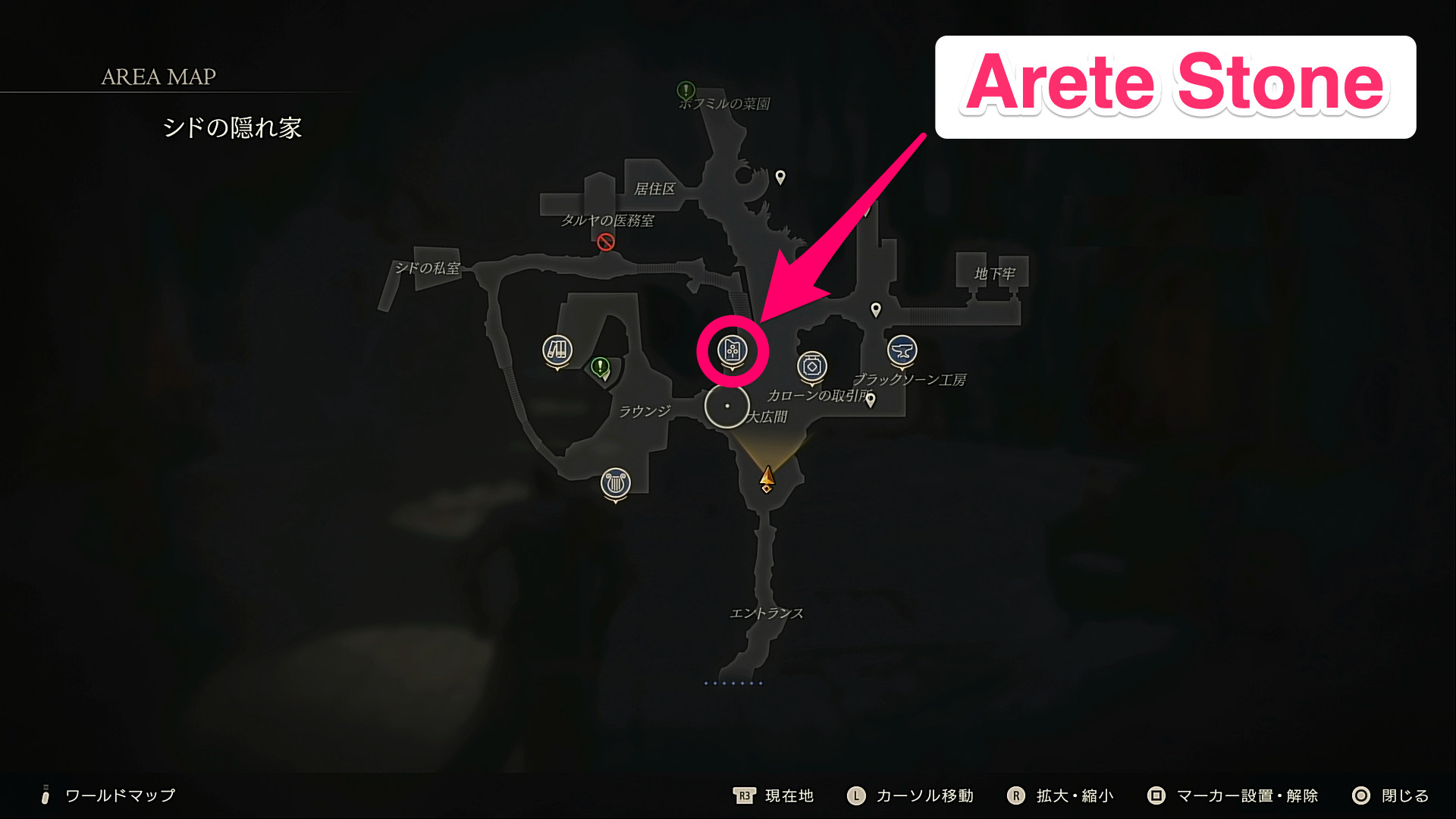1456x819 pixels.
Task: Click the red no-entry icon at タルヤの医務室
Action: tap(604, 243)
